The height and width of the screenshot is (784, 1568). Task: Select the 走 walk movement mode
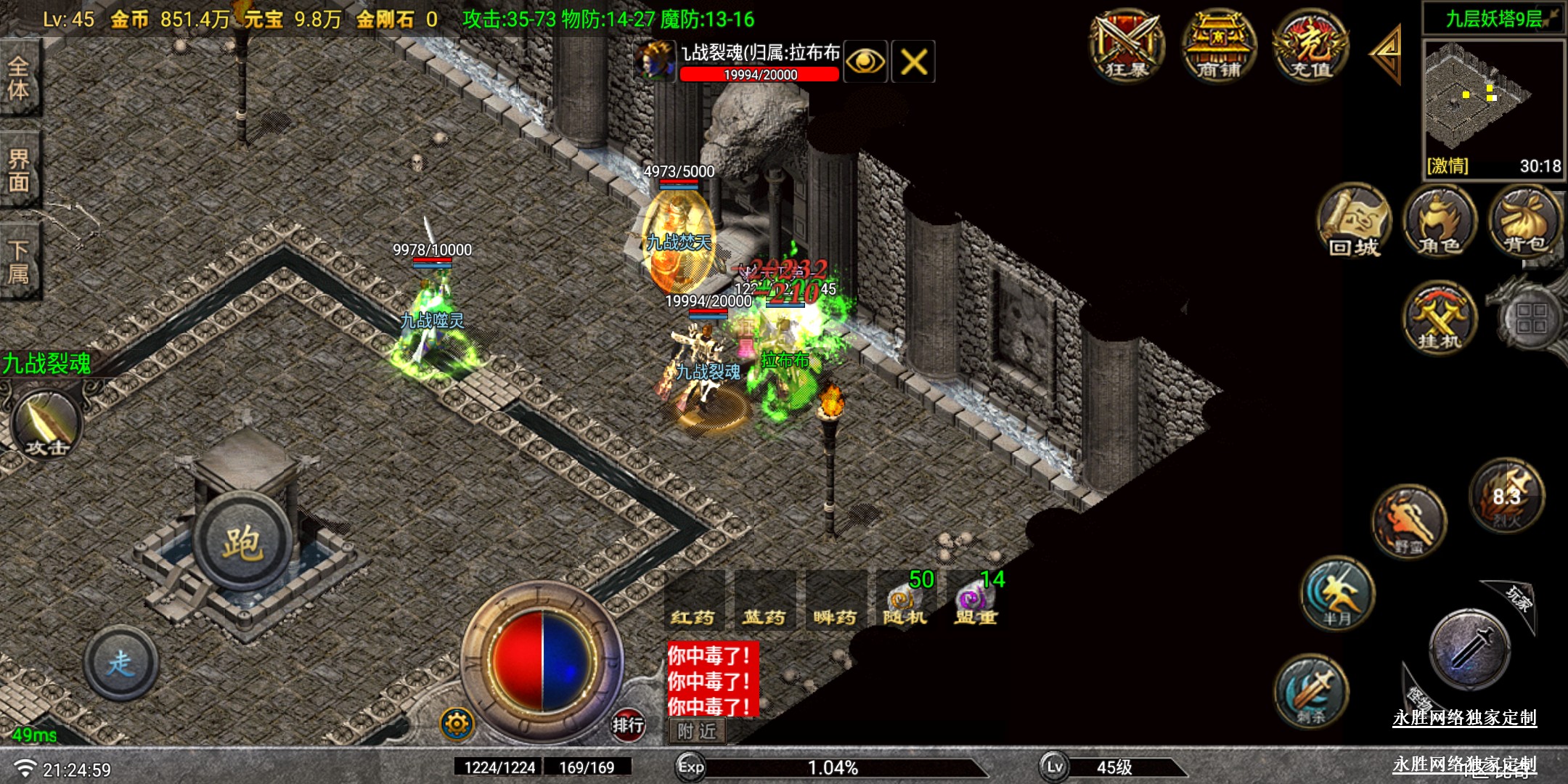pos(121,662)
